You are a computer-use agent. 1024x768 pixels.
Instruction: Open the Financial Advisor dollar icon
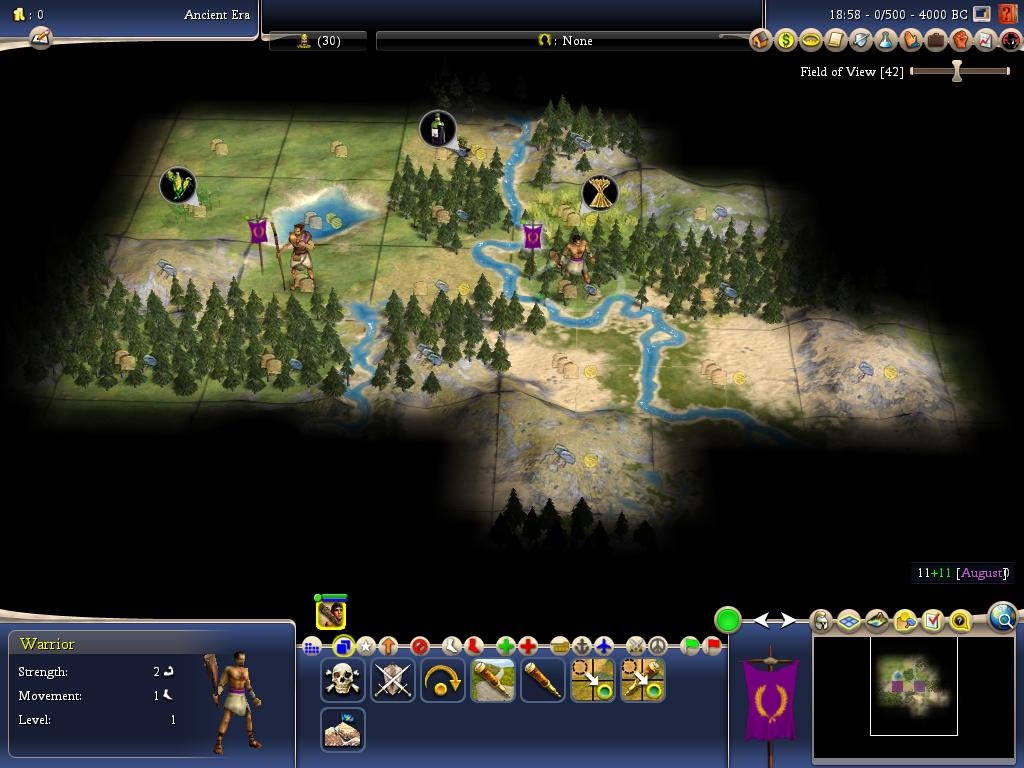(785, 40)
